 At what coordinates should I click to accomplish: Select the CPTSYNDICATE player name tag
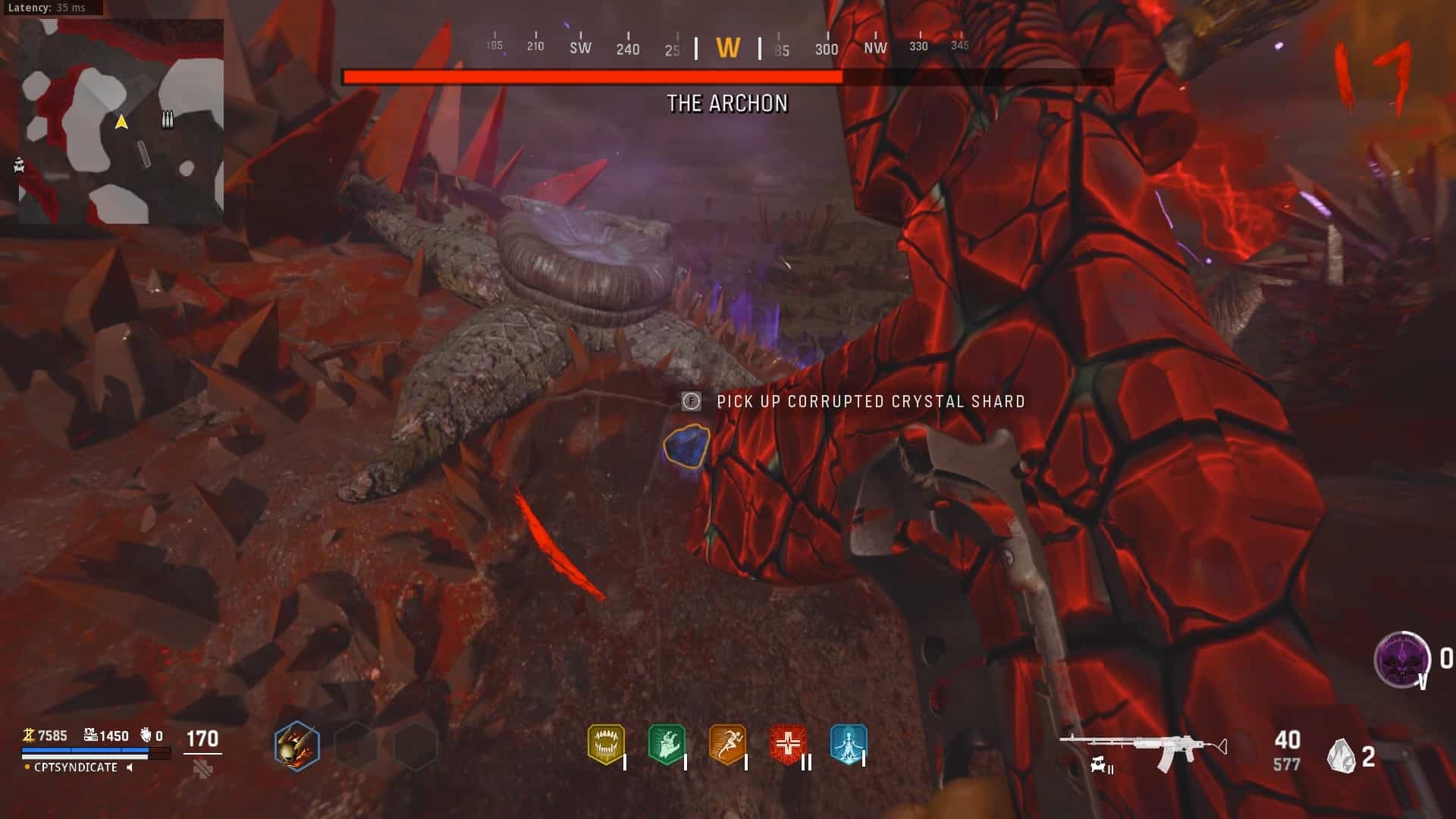coord(76,767)
